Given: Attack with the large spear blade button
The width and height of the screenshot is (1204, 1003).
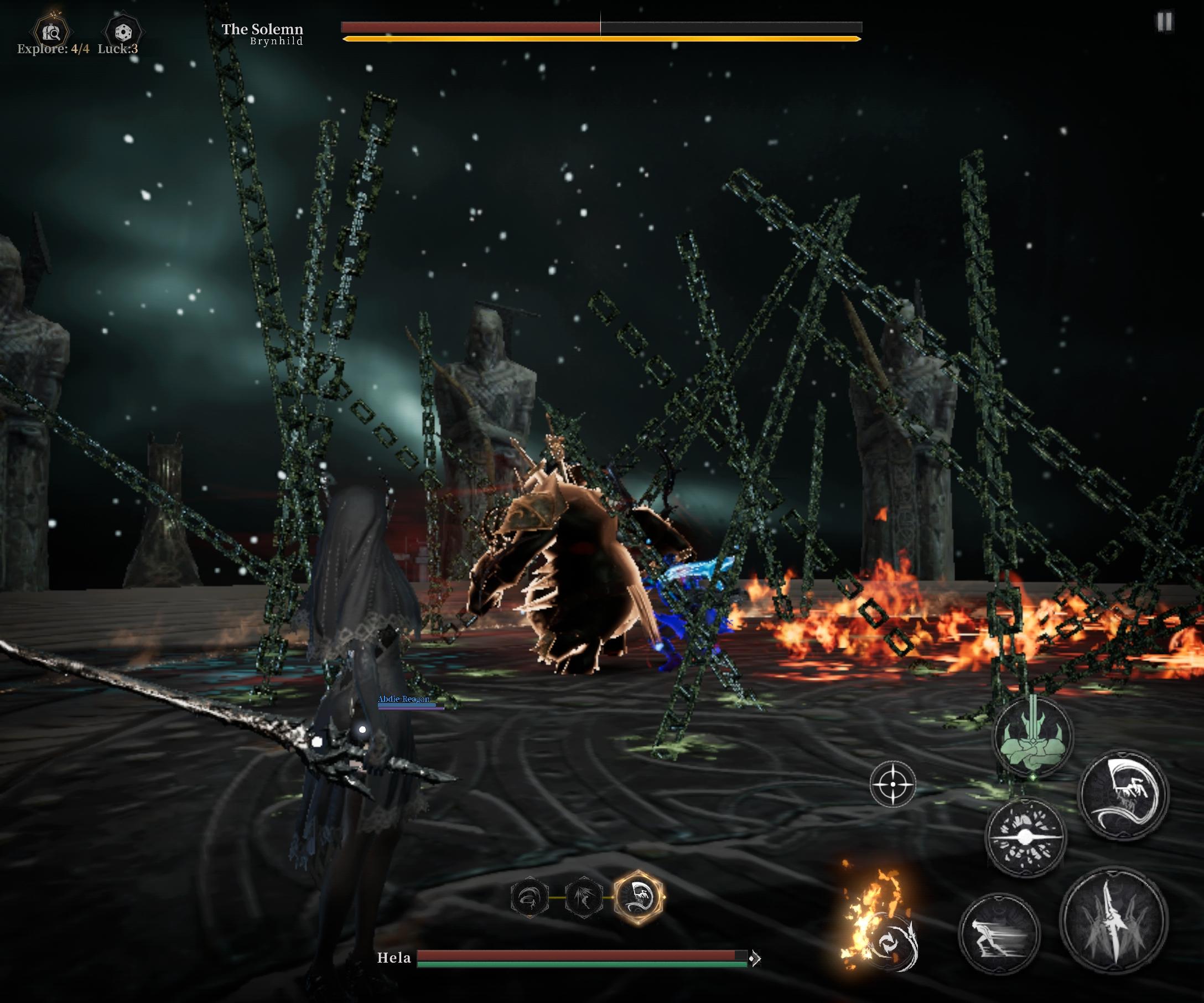Looking at the screenshot, I should coord(1113,921).
